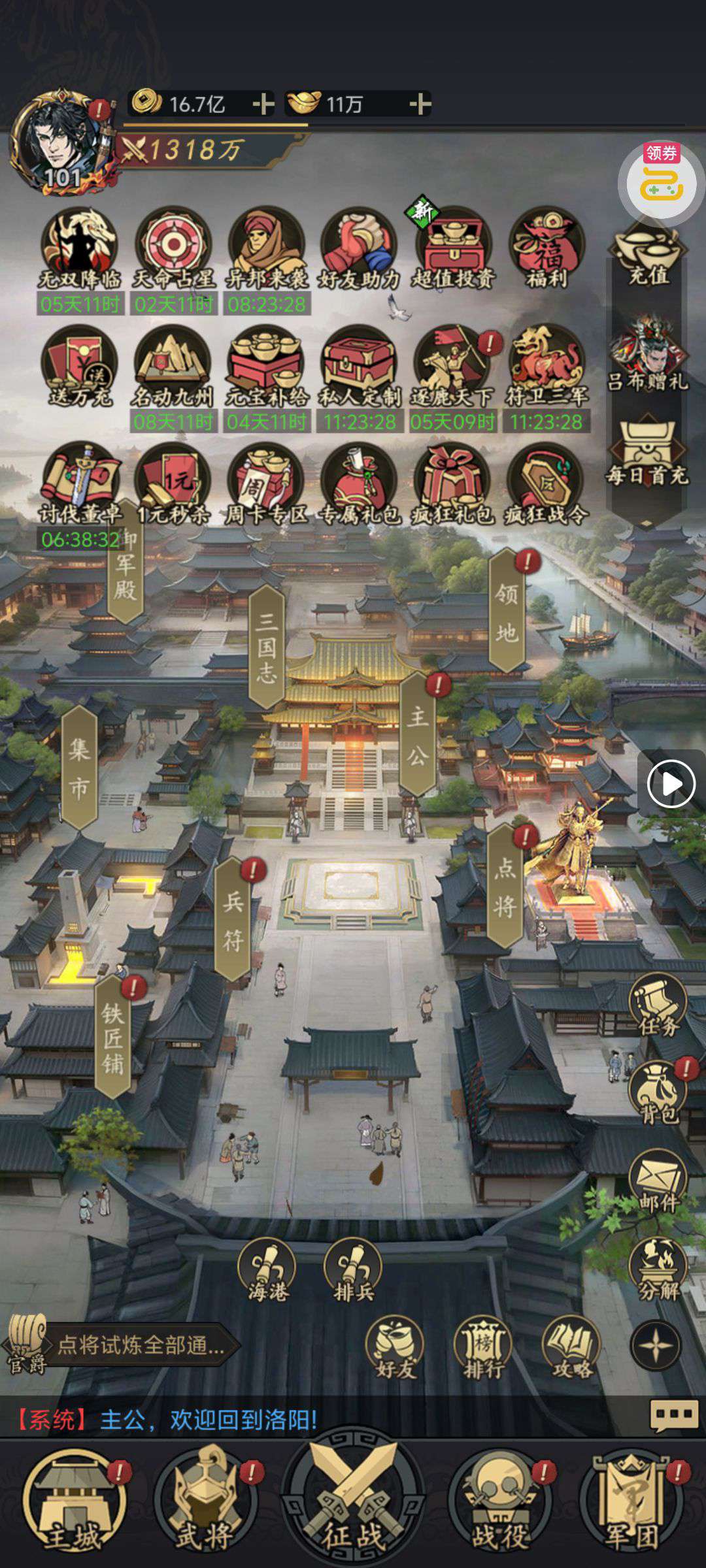Image resolution: width=706 pixels, height=1568 pixels.
Task: Open the 背包 inventory bag
Action: click(x=658, y=1092)
